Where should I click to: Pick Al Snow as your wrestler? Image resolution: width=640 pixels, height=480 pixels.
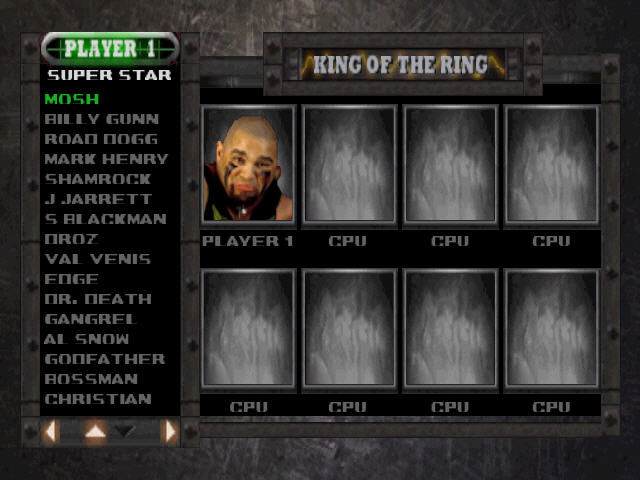tap(88, 339)
